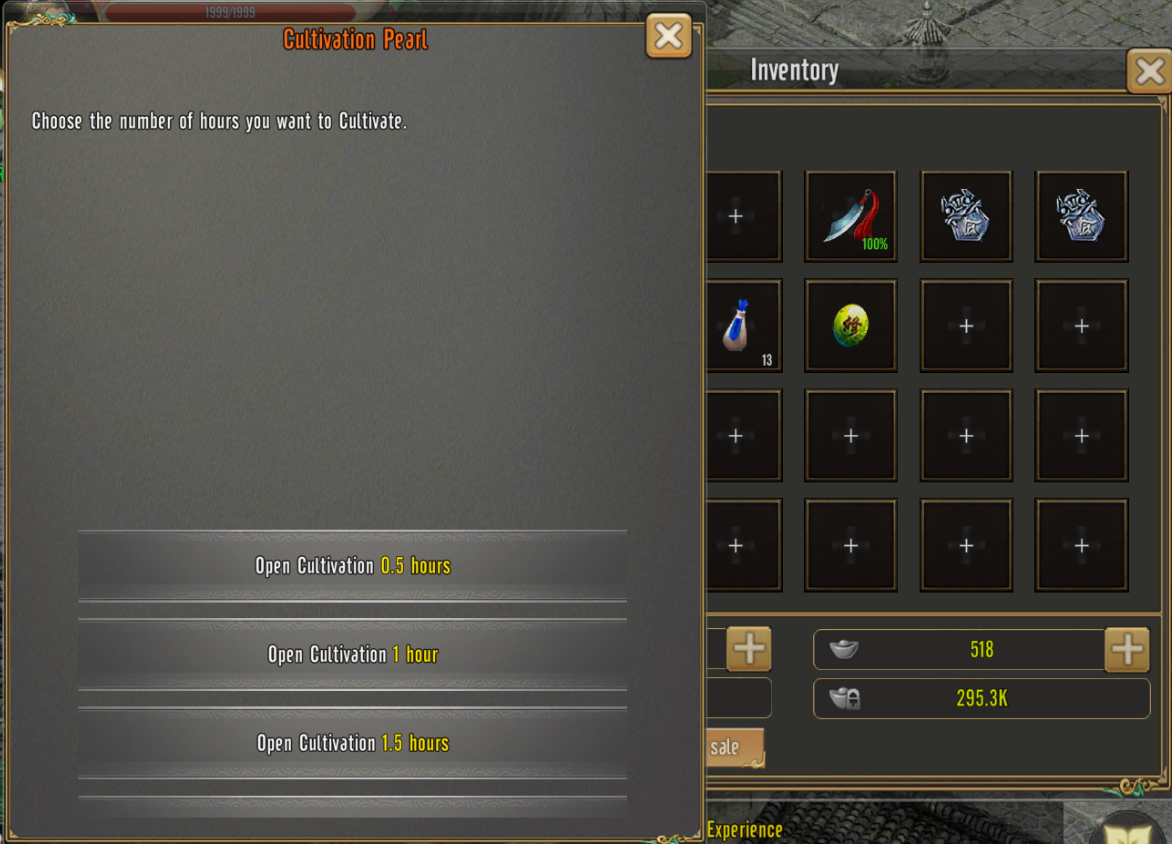Select the blue potion bottle stack
This screenshot has height=844, width=1172.
coord(741,326)
